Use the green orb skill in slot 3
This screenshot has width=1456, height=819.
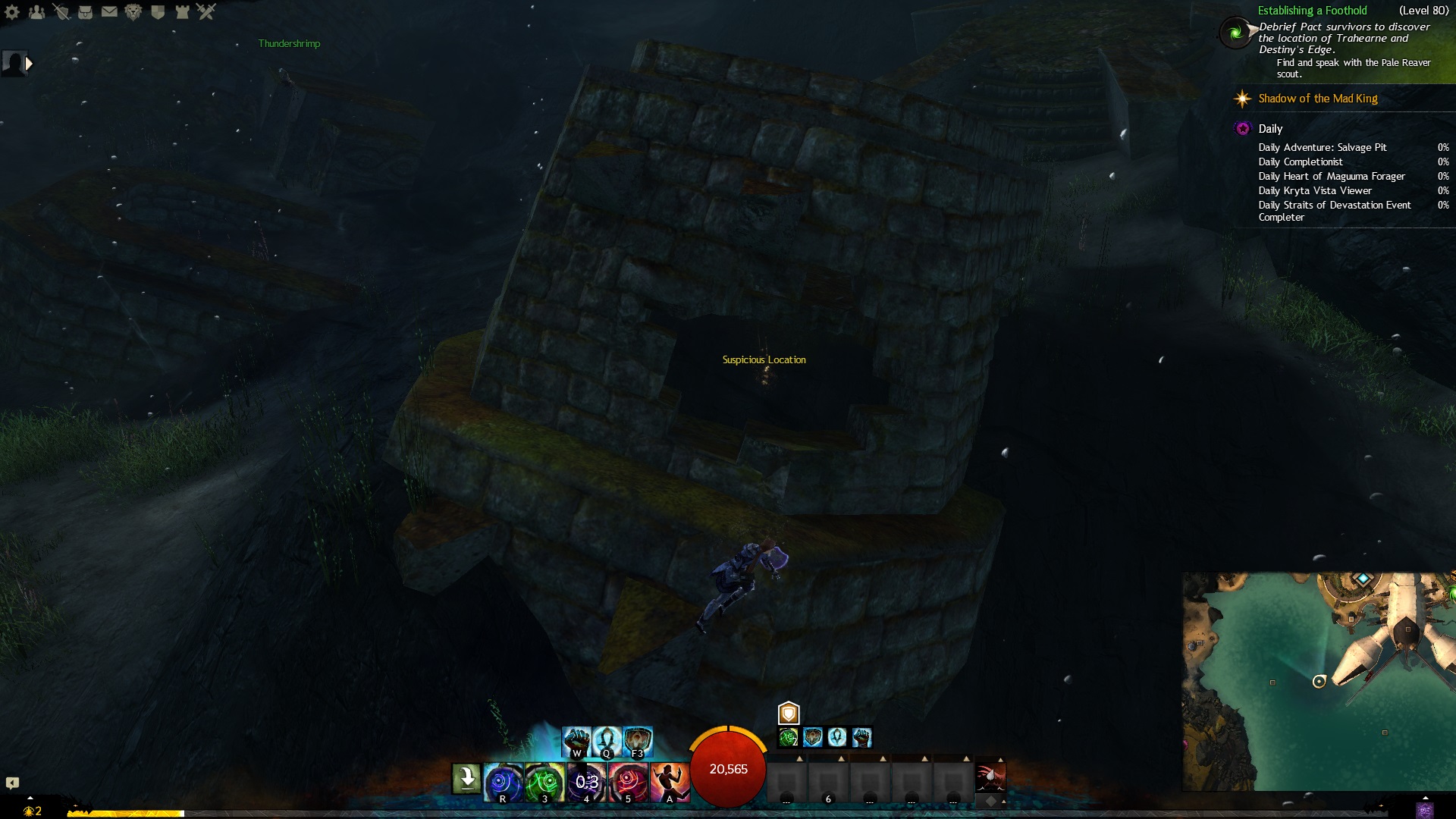click(x=544, y=782)
